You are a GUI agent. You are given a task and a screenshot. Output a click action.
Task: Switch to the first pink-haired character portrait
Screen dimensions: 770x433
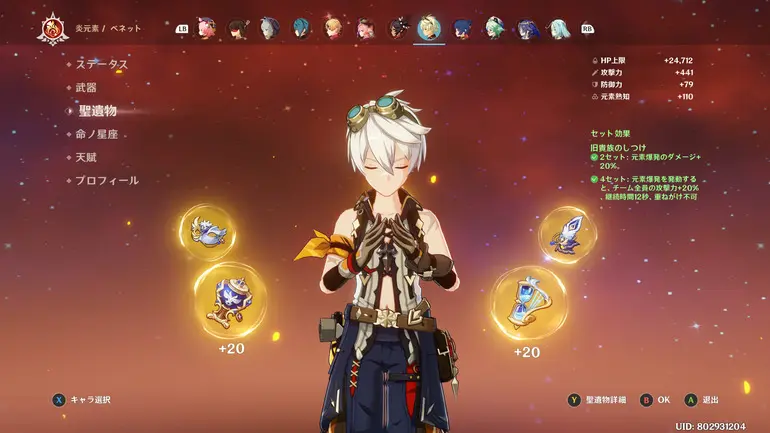(207, 28)
